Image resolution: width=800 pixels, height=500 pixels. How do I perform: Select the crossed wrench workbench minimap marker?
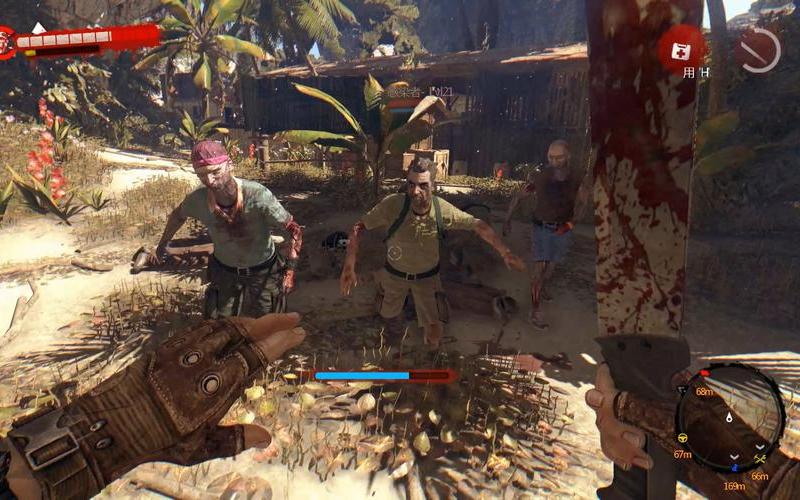point(759,458)
